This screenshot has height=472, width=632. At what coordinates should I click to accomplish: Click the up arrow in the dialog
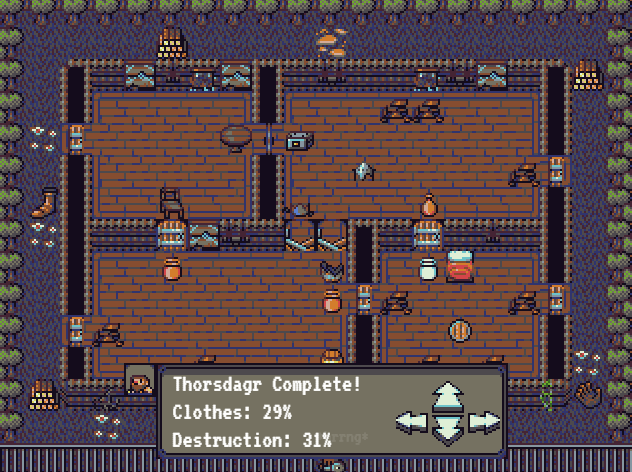click(x=447, y=395)
